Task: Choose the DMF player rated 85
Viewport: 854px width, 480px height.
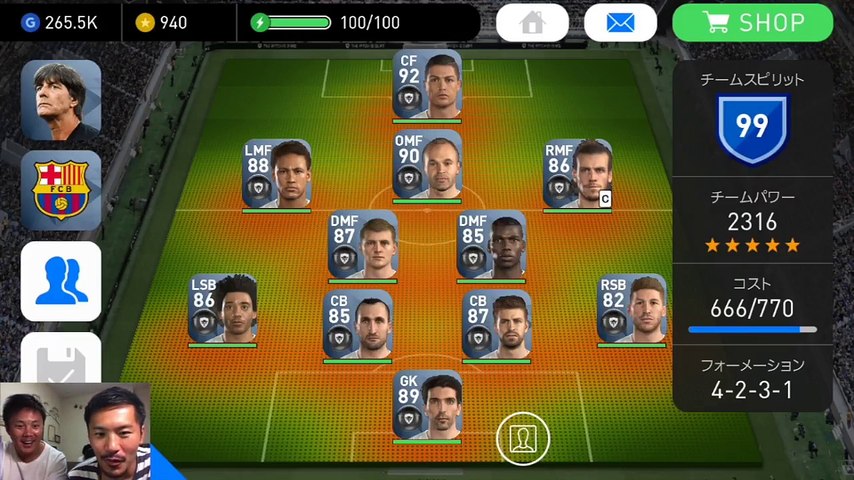Action: tap(491, 244)
